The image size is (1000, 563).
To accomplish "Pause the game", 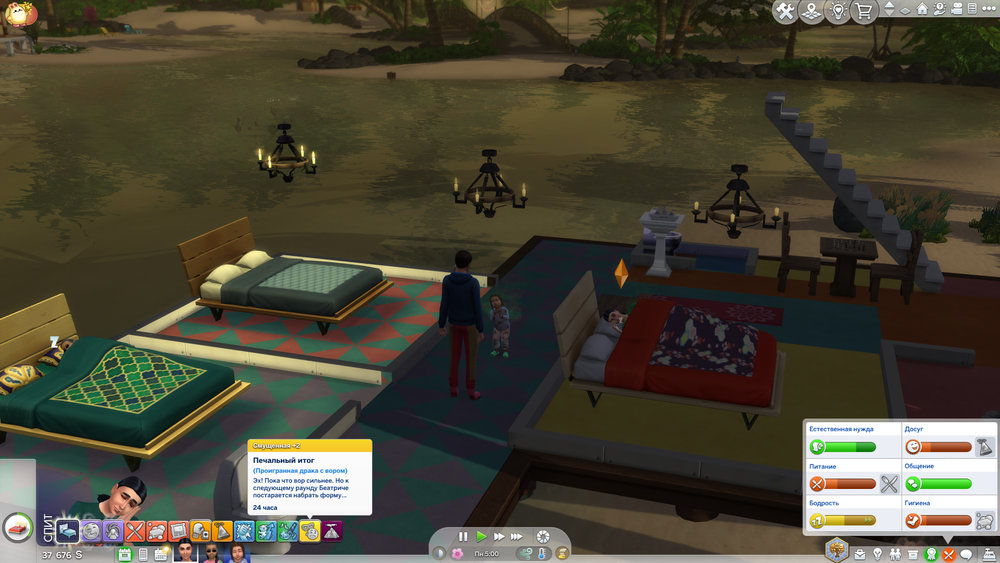I will click(x=463, y=537).
